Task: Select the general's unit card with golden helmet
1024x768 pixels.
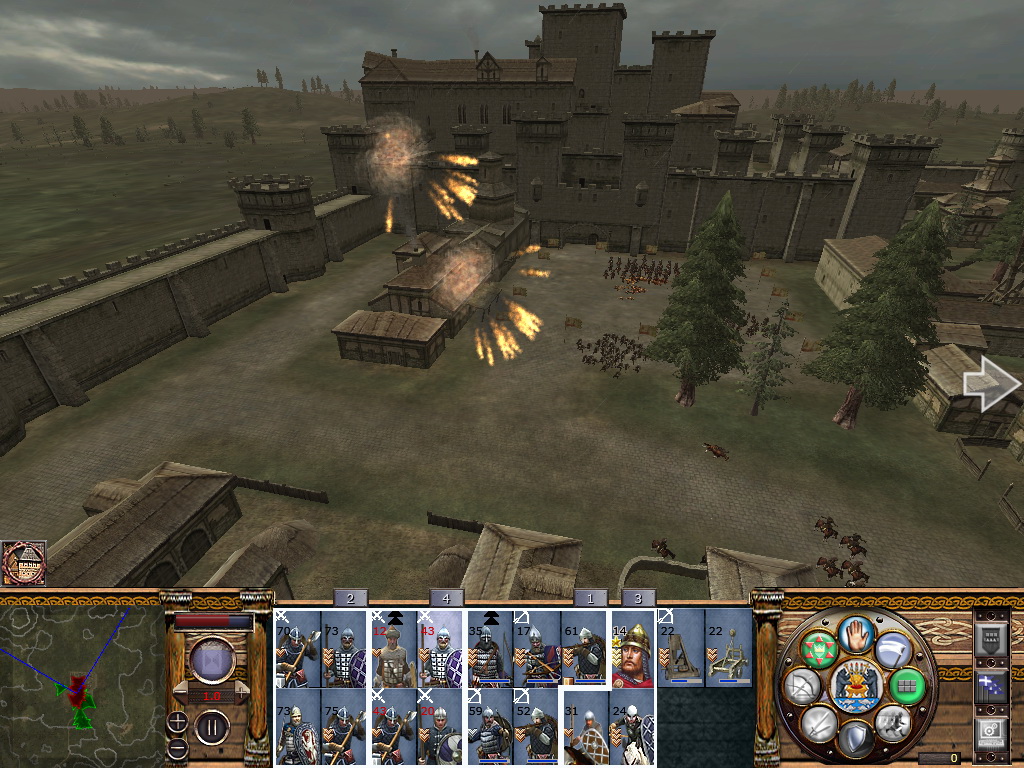Action: coord(632,648)
